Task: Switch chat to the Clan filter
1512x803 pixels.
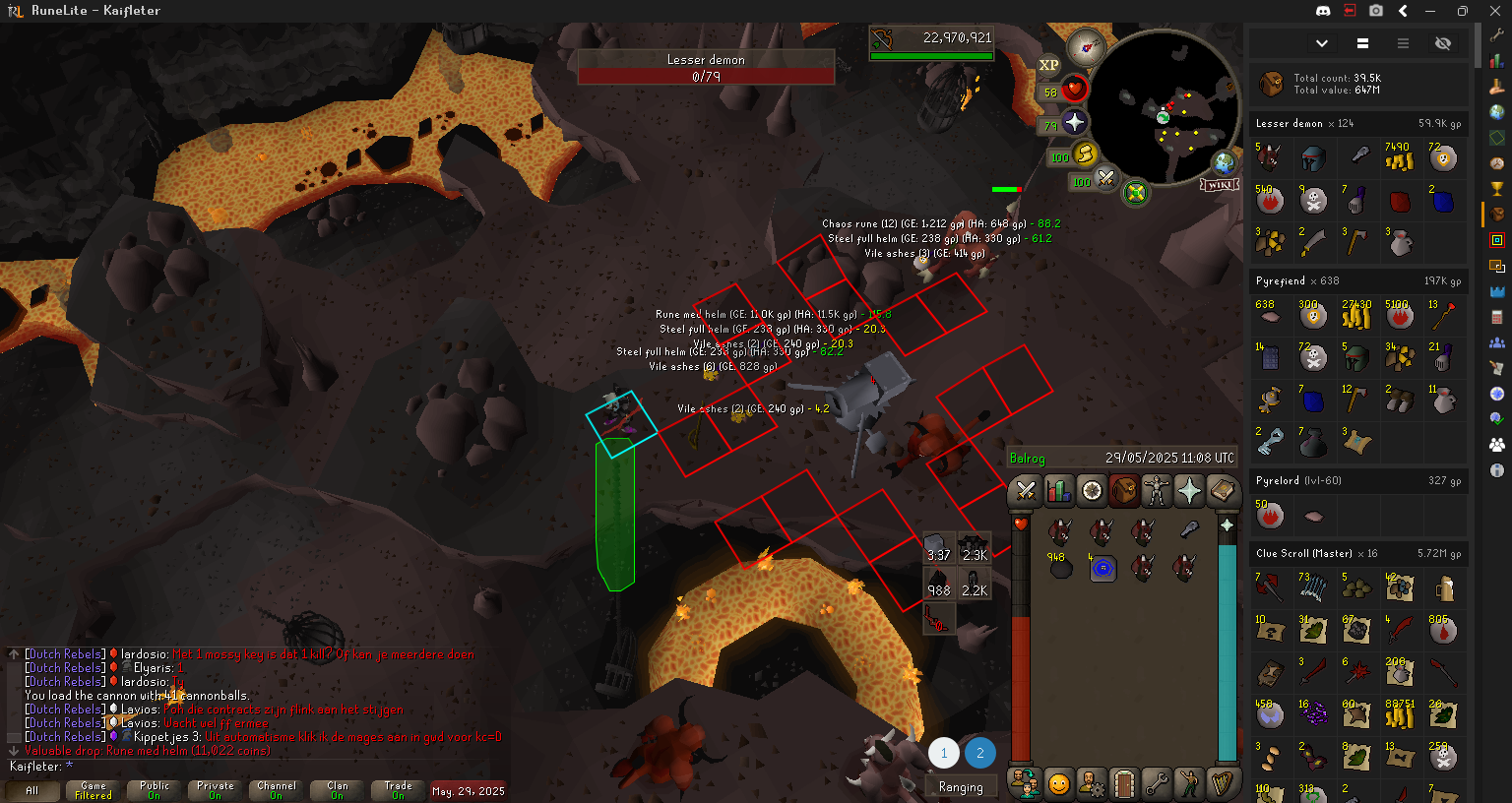Action: 337,790
